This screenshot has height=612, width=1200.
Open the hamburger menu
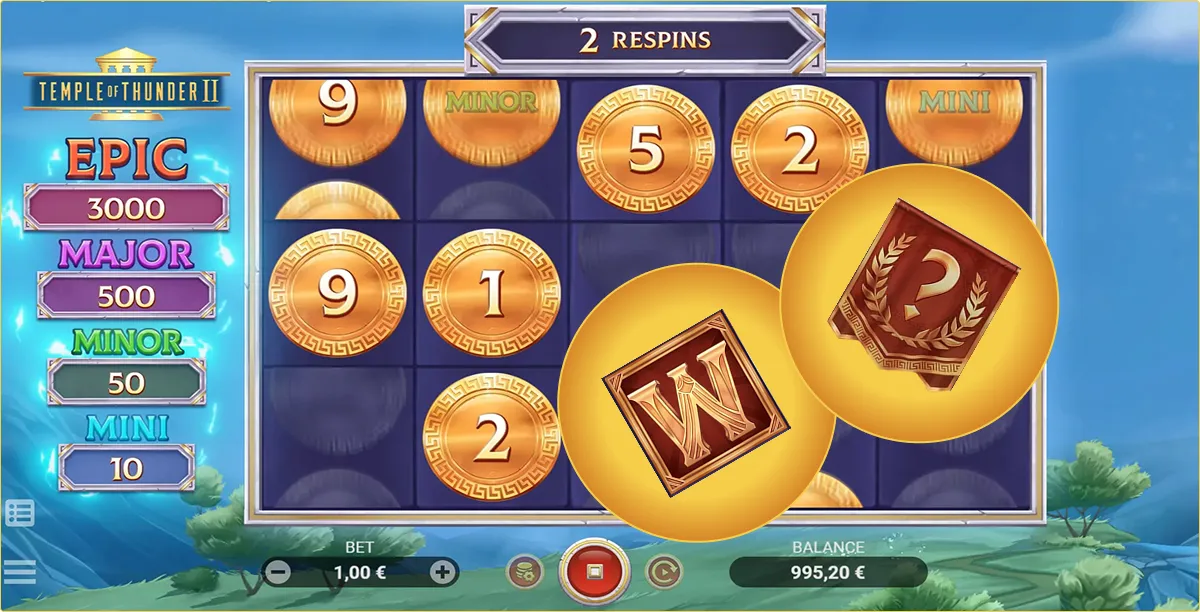coord(19,572)
